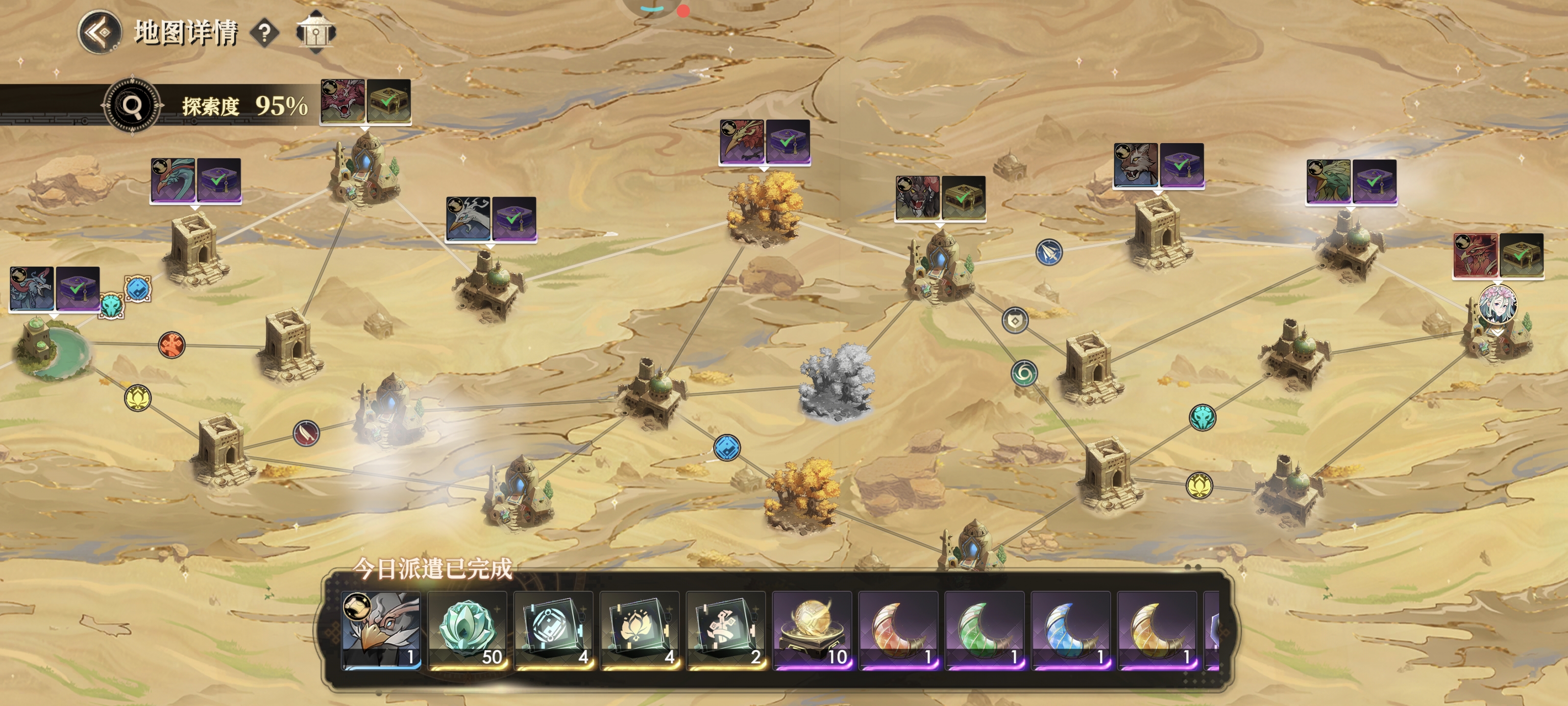Select the dark red blade map marker
Screen dimensions: 1568x706
coord(306,433)
